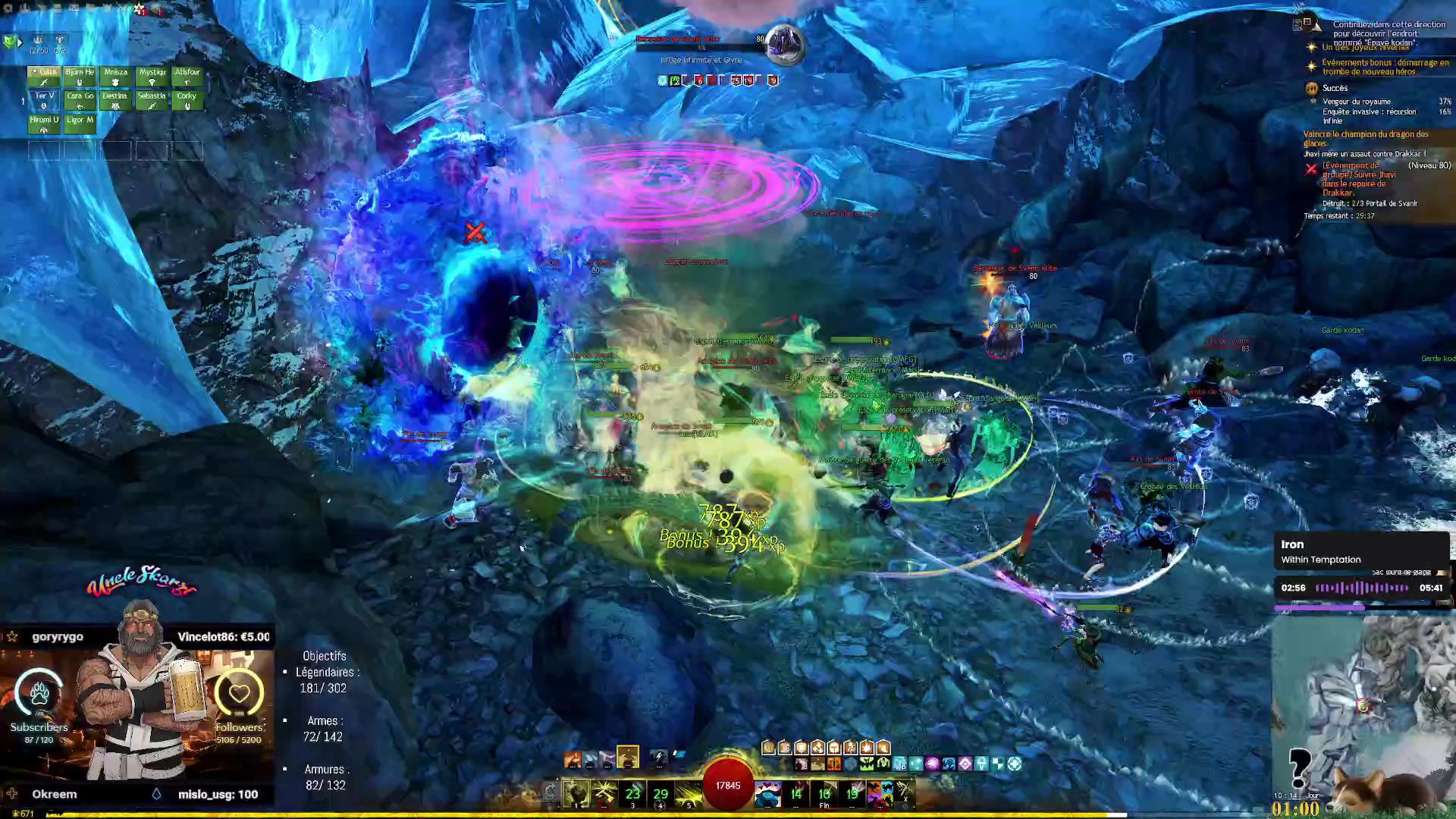The height and width of the screenshot is (819, 1456).
Task: Use weapon skill 5 yellow burst
Action: [x=689, y=793]
